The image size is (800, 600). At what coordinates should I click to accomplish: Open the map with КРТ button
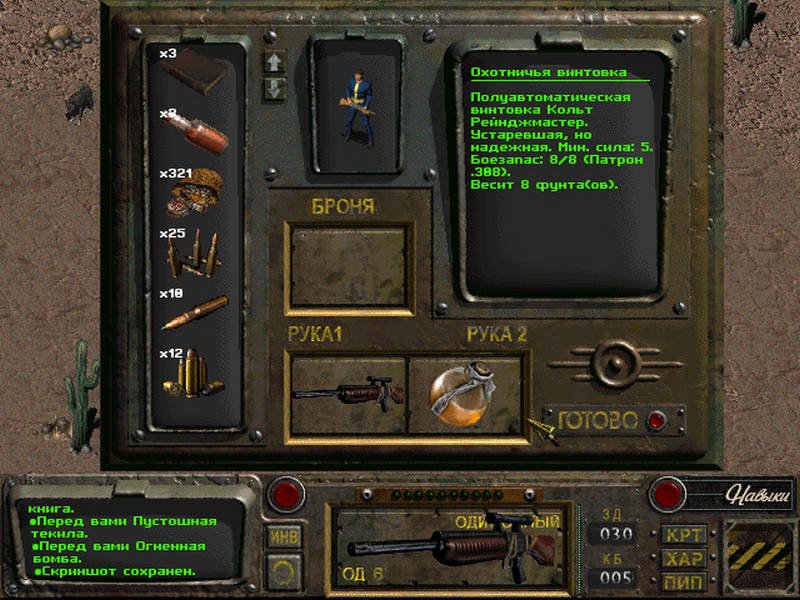684,534
